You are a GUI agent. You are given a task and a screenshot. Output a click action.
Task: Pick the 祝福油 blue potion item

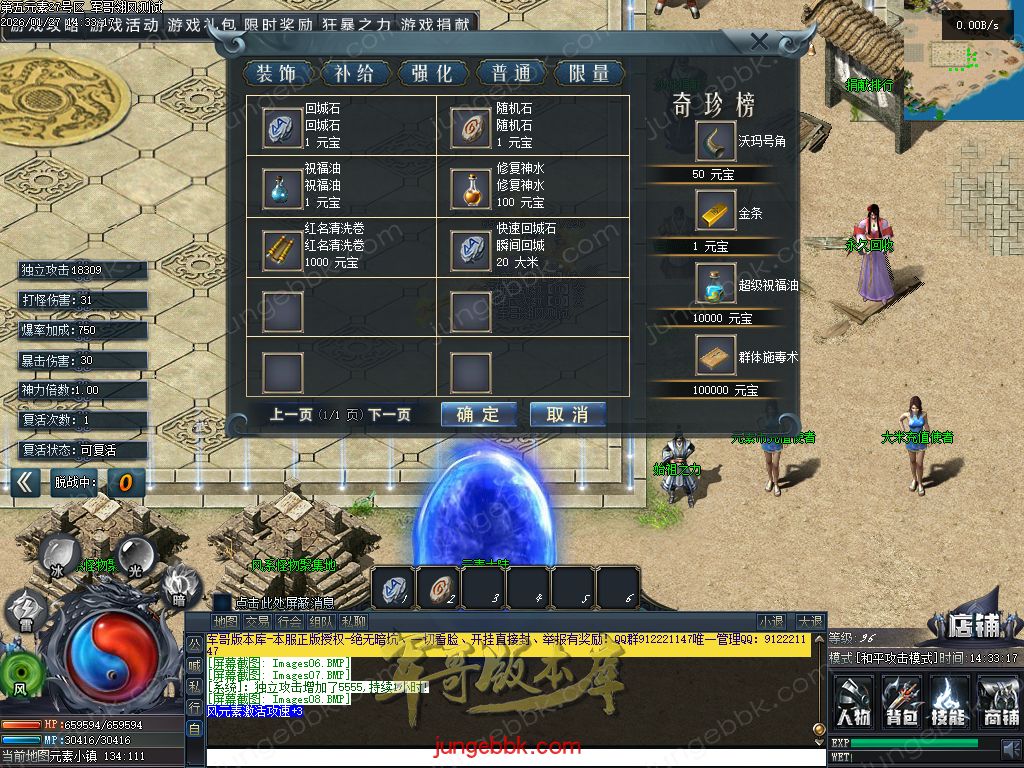[x=283, y=187]
